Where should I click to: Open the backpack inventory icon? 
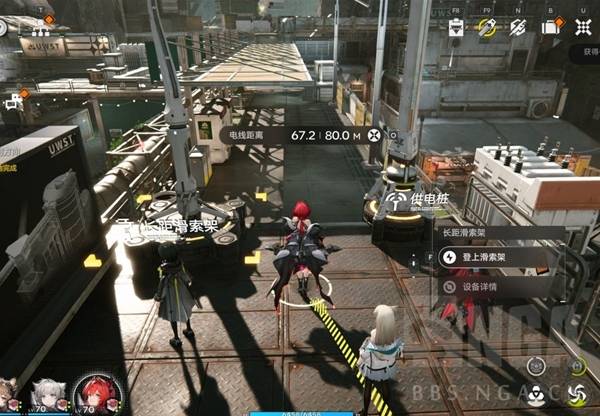tap(550, 29)
